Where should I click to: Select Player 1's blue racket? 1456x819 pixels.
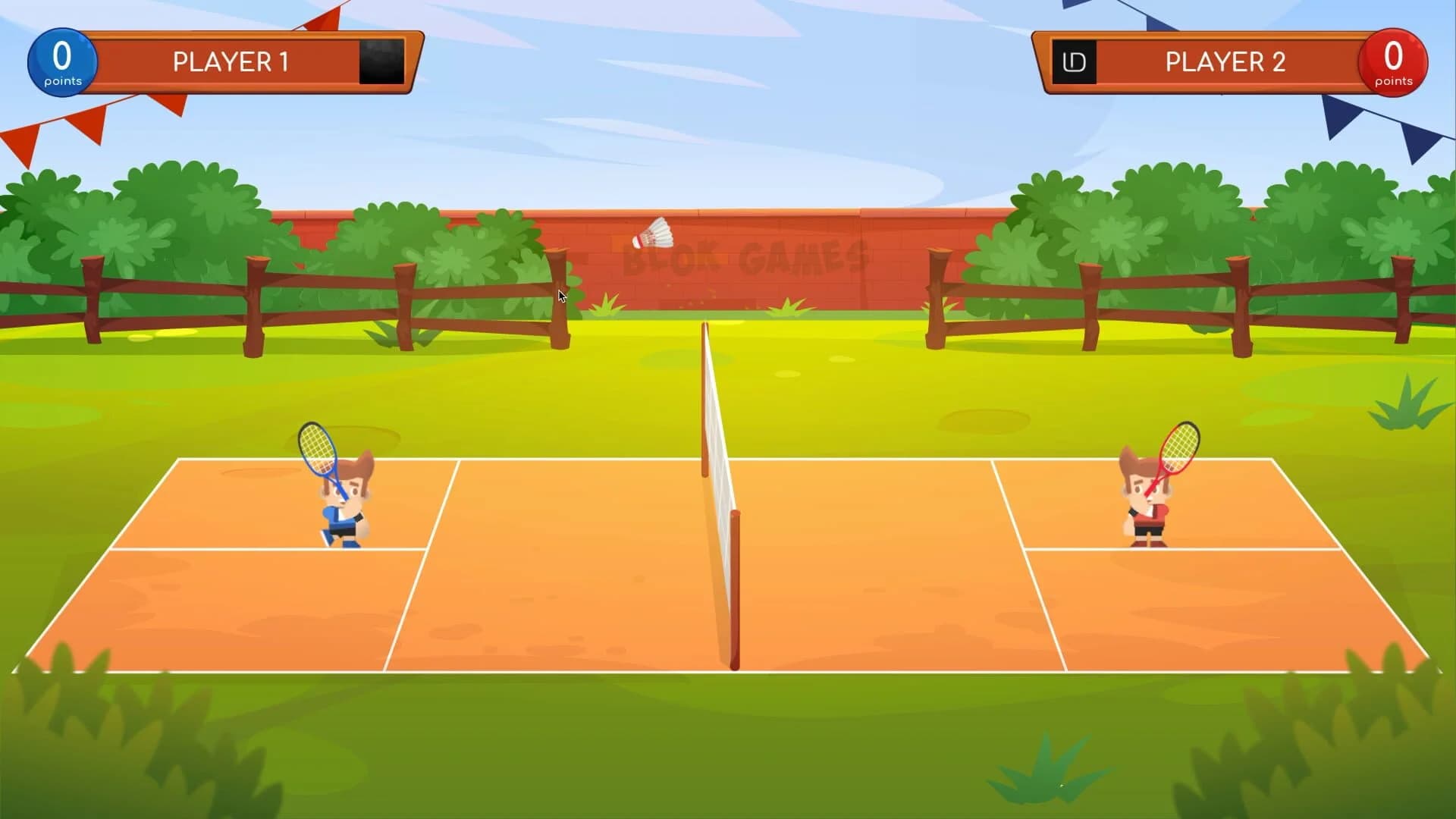pyautogui.click(x=318, y=447)
